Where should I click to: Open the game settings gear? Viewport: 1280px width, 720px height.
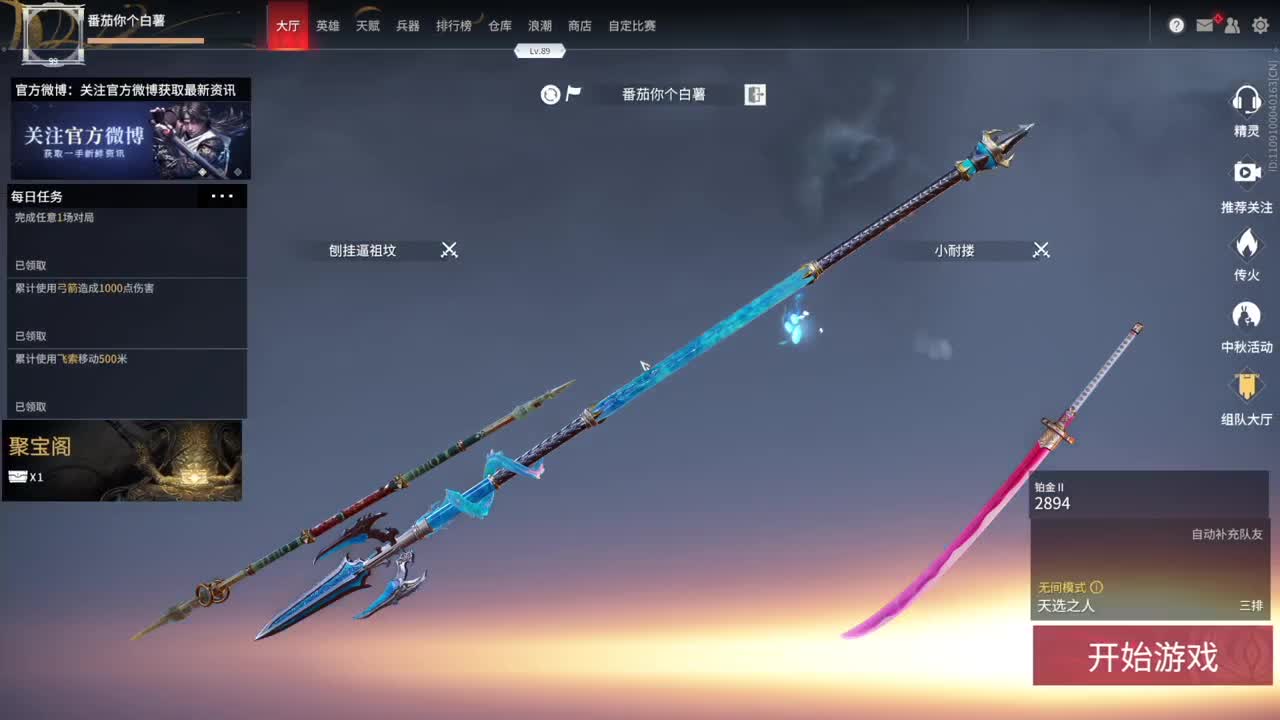tap(1260, 25)
